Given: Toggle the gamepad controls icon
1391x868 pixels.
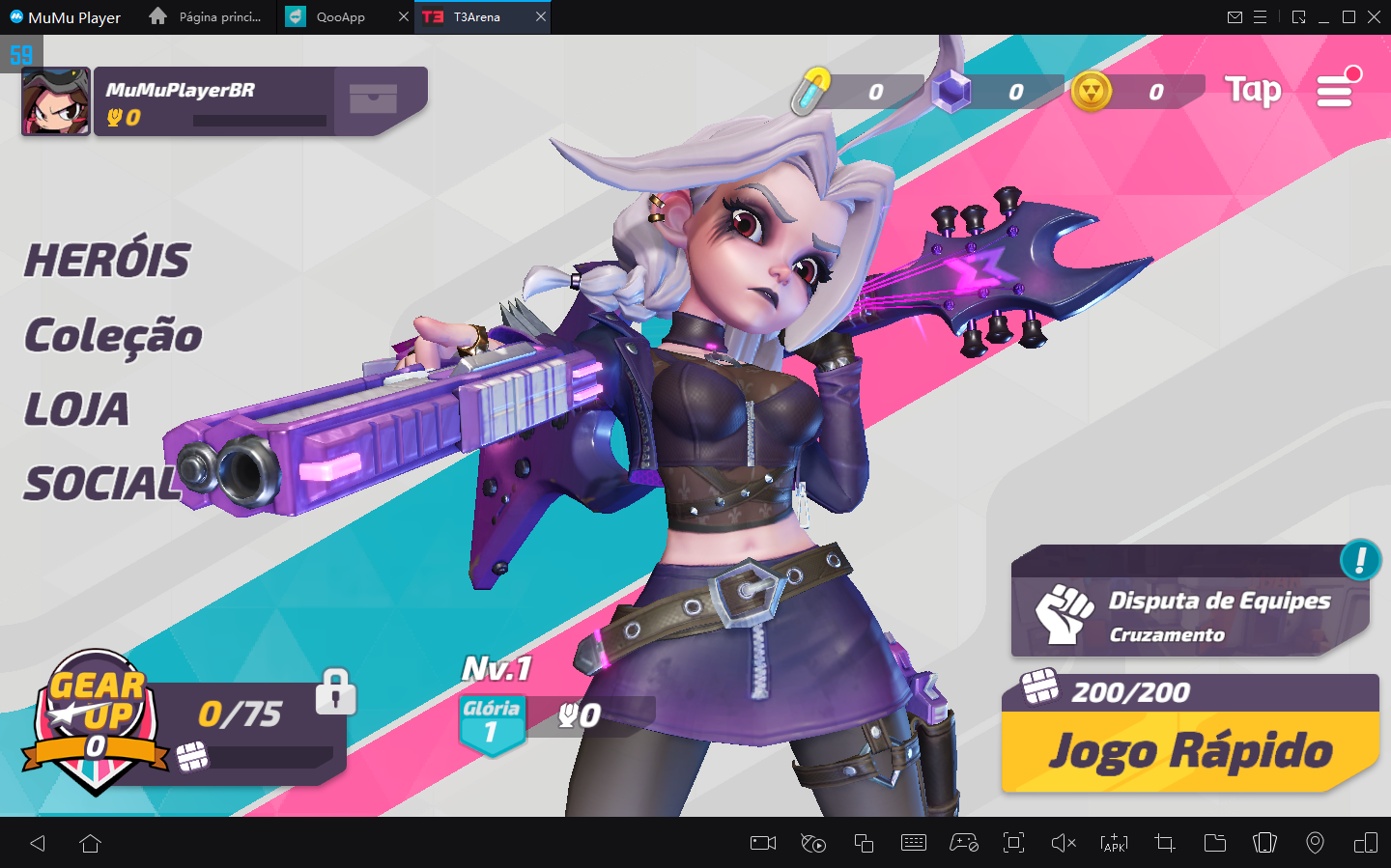Looking at the screenshot, I should (x=963, y=843).
